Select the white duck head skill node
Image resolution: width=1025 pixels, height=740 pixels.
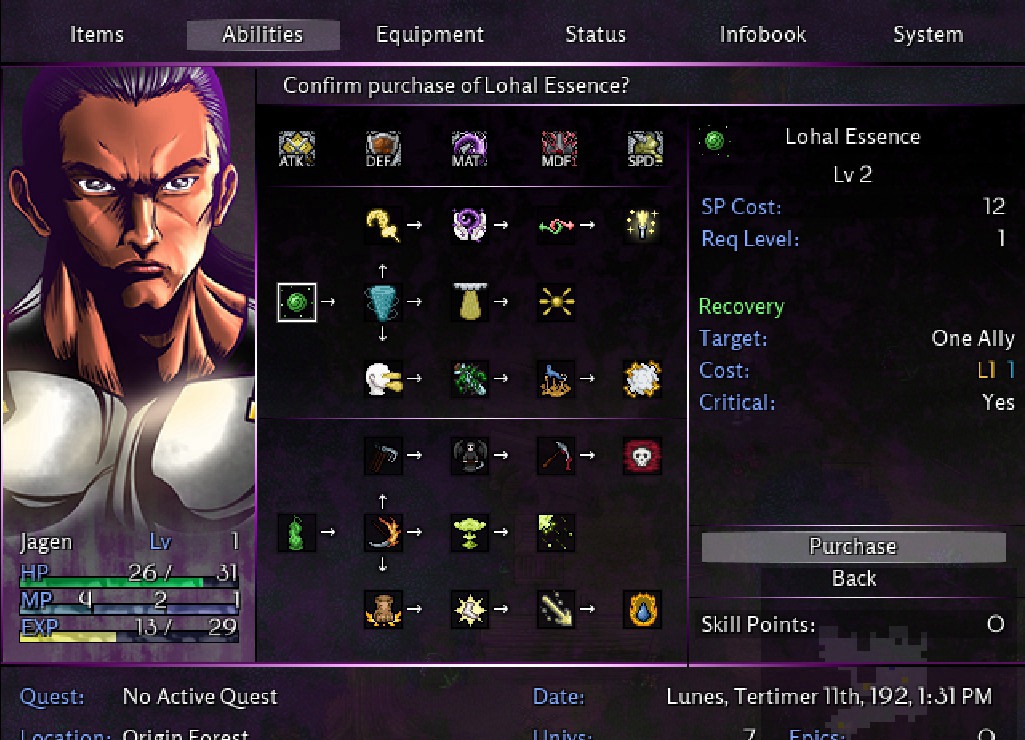(x=383, y=378)
